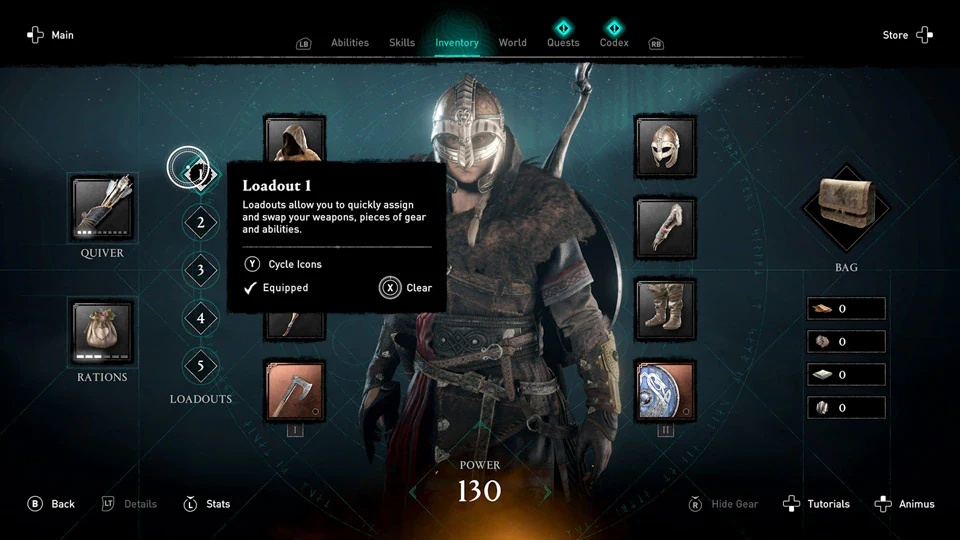Choose Loadout 5
960x540 pixels.
tap(201, 367)
